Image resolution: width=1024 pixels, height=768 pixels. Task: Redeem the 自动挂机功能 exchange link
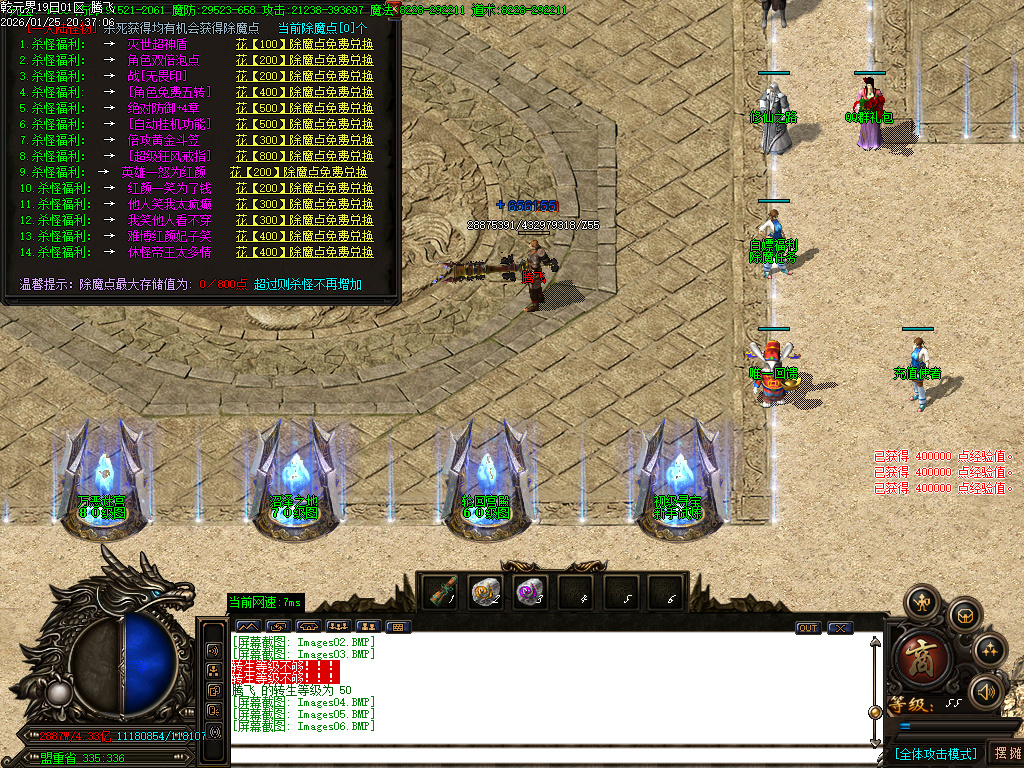(x=305, y=124)
